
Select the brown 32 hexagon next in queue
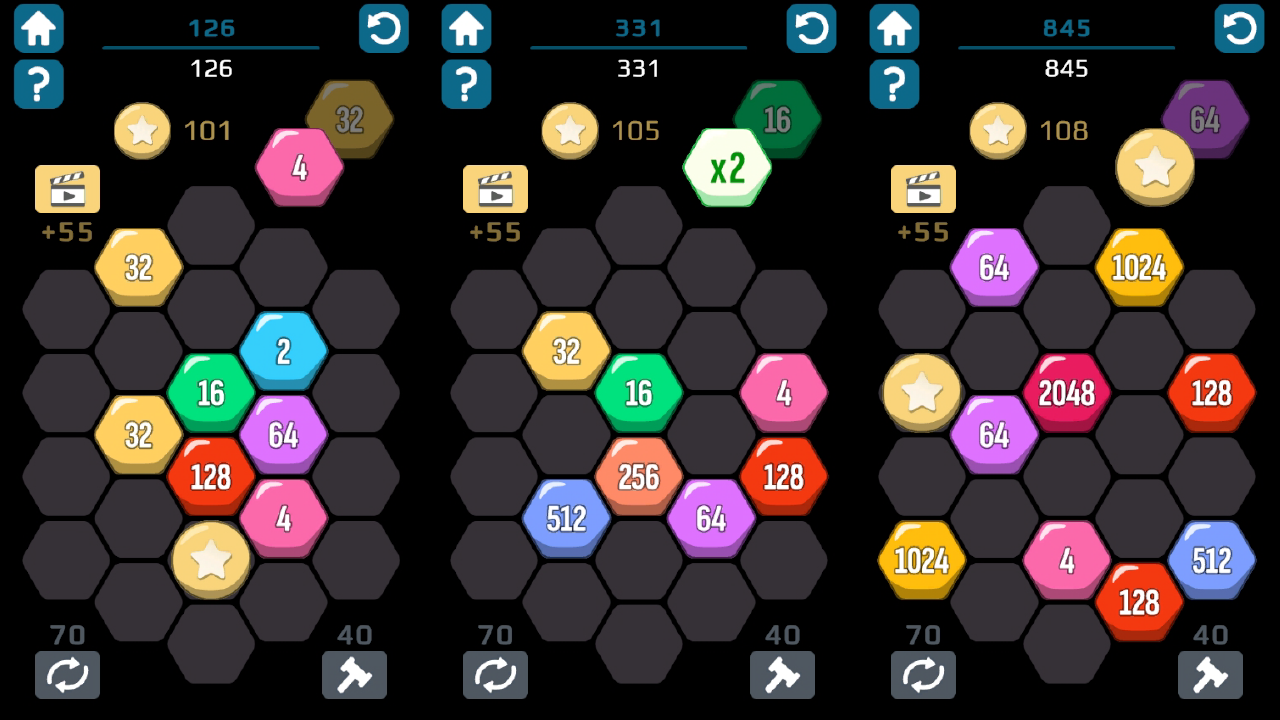point(350,118)
